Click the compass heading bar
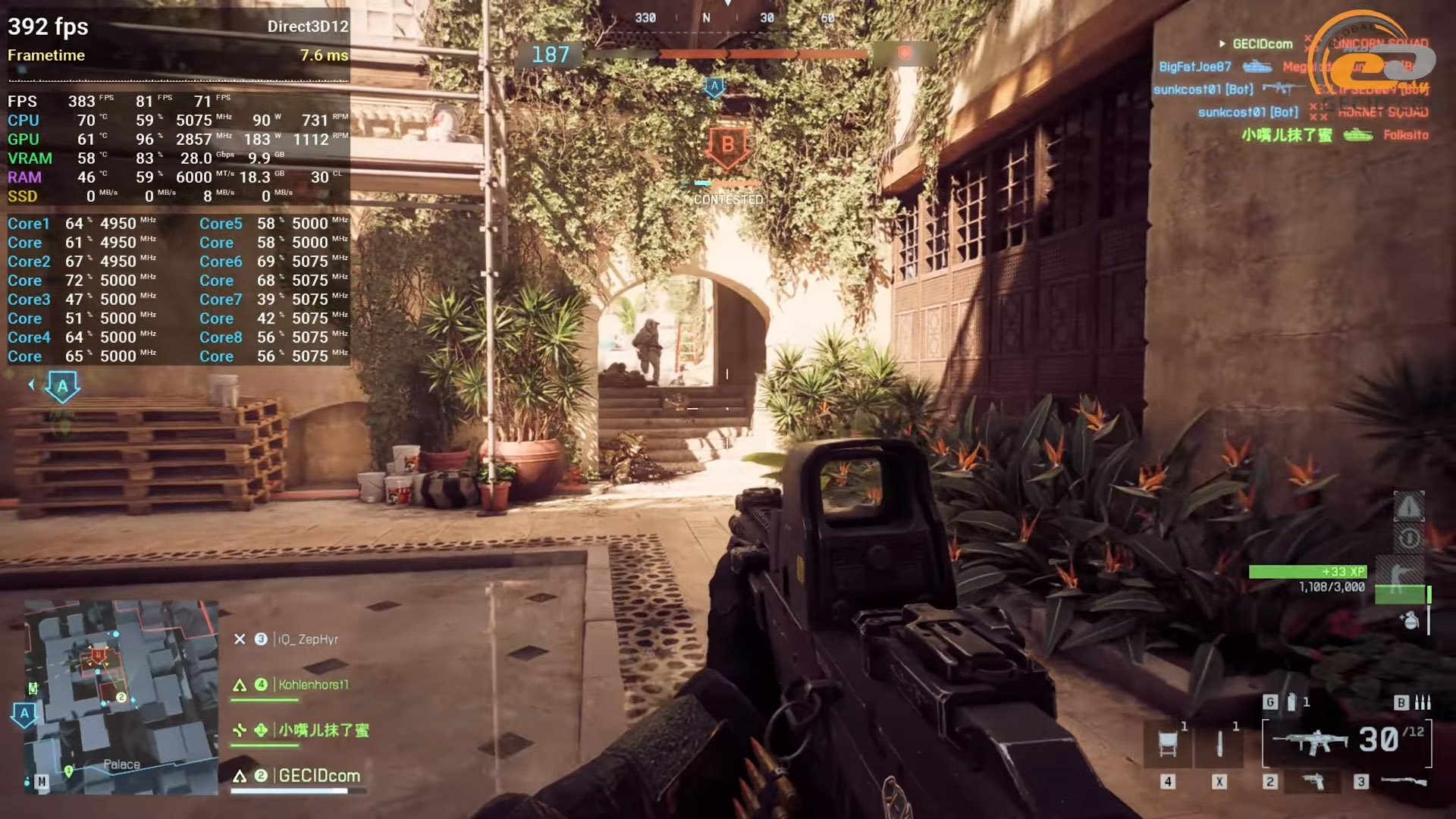 coord(728,17)
